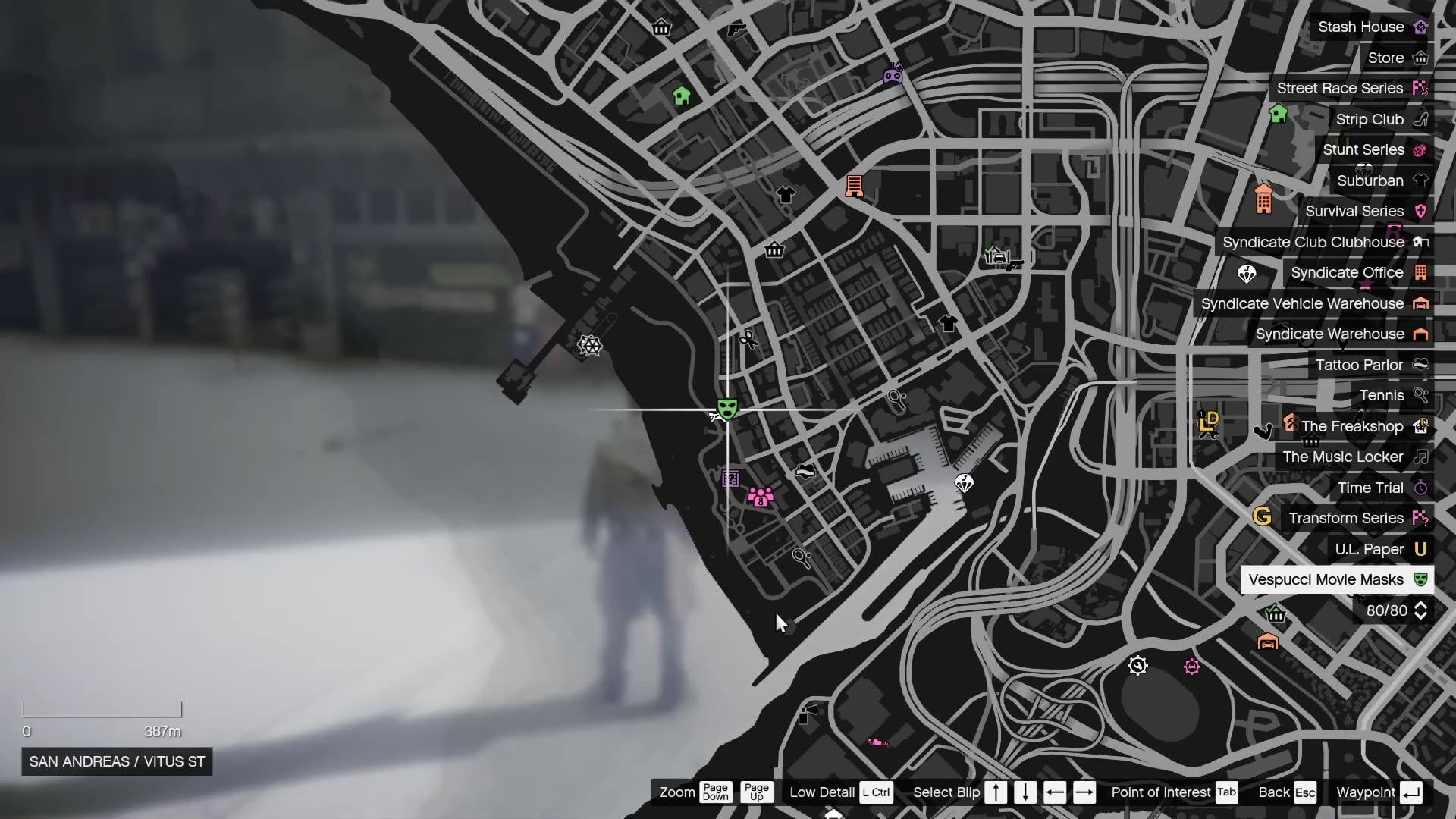Click the Tennis racket icon in the legend
The height and width of the screenshot is (819, 1456).
point(1421,395)
